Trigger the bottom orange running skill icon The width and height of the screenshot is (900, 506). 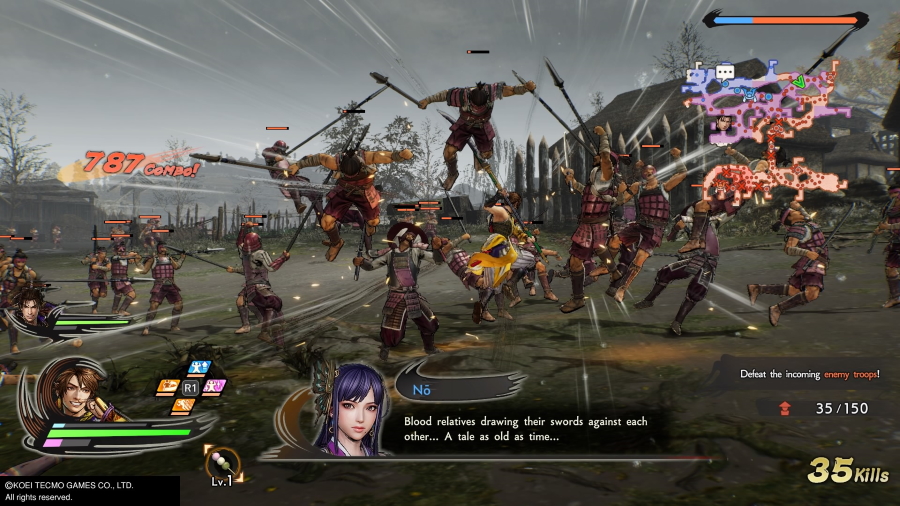click(183, 404)
